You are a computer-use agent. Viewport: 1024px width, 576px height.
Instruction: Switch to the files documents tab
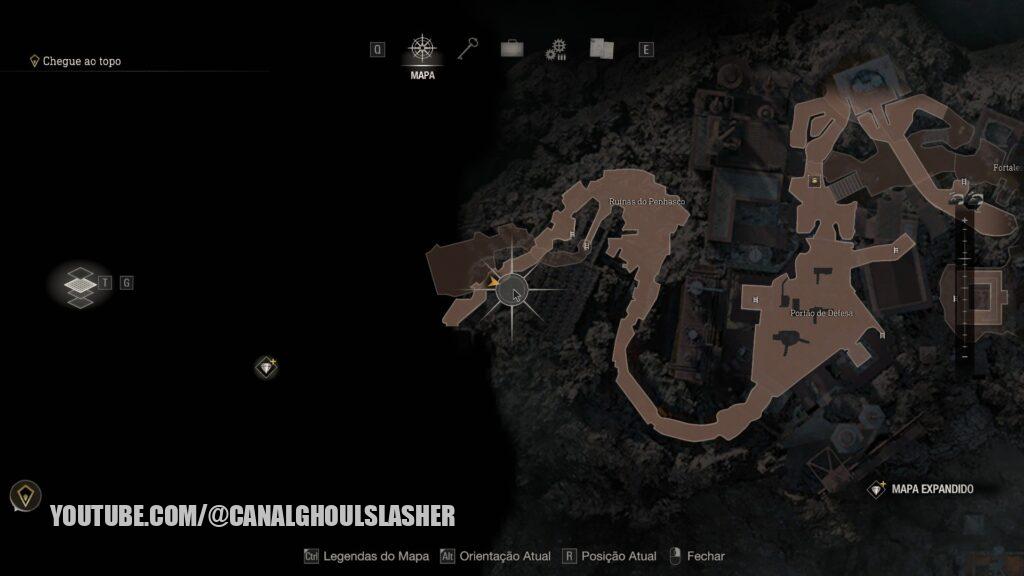pyautogui.click(x=600, y=48)
